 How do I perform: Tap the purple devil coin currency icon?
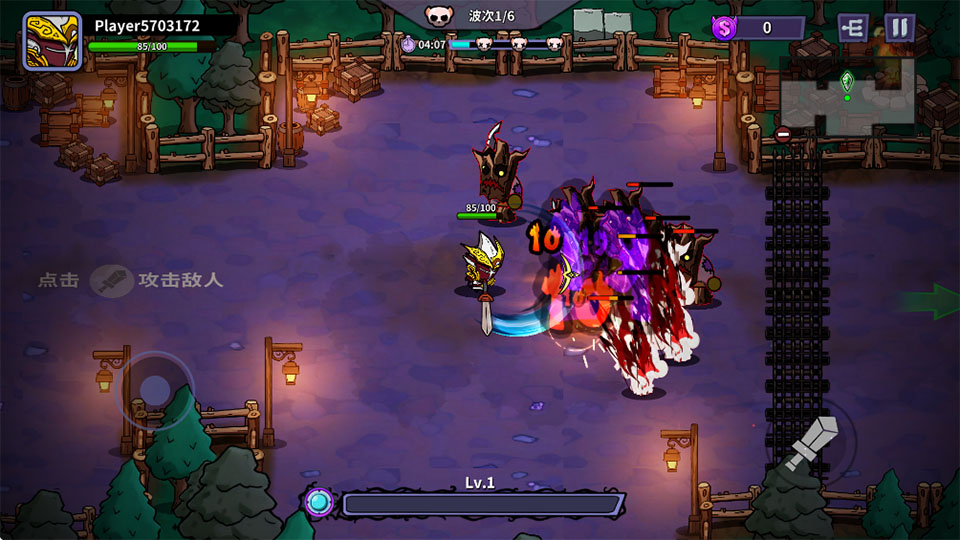[x=724, y=28]
